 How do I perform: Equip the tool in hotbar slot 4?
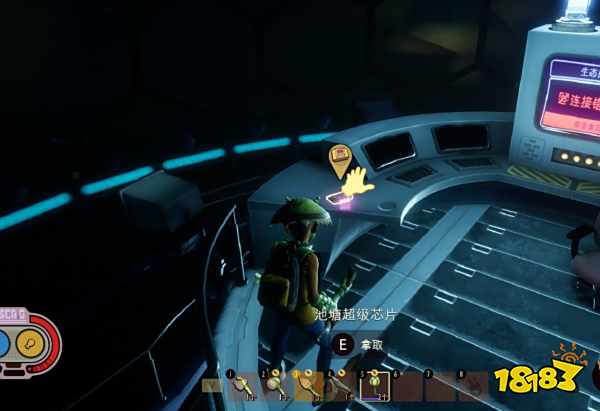click(x=340, y=385)
